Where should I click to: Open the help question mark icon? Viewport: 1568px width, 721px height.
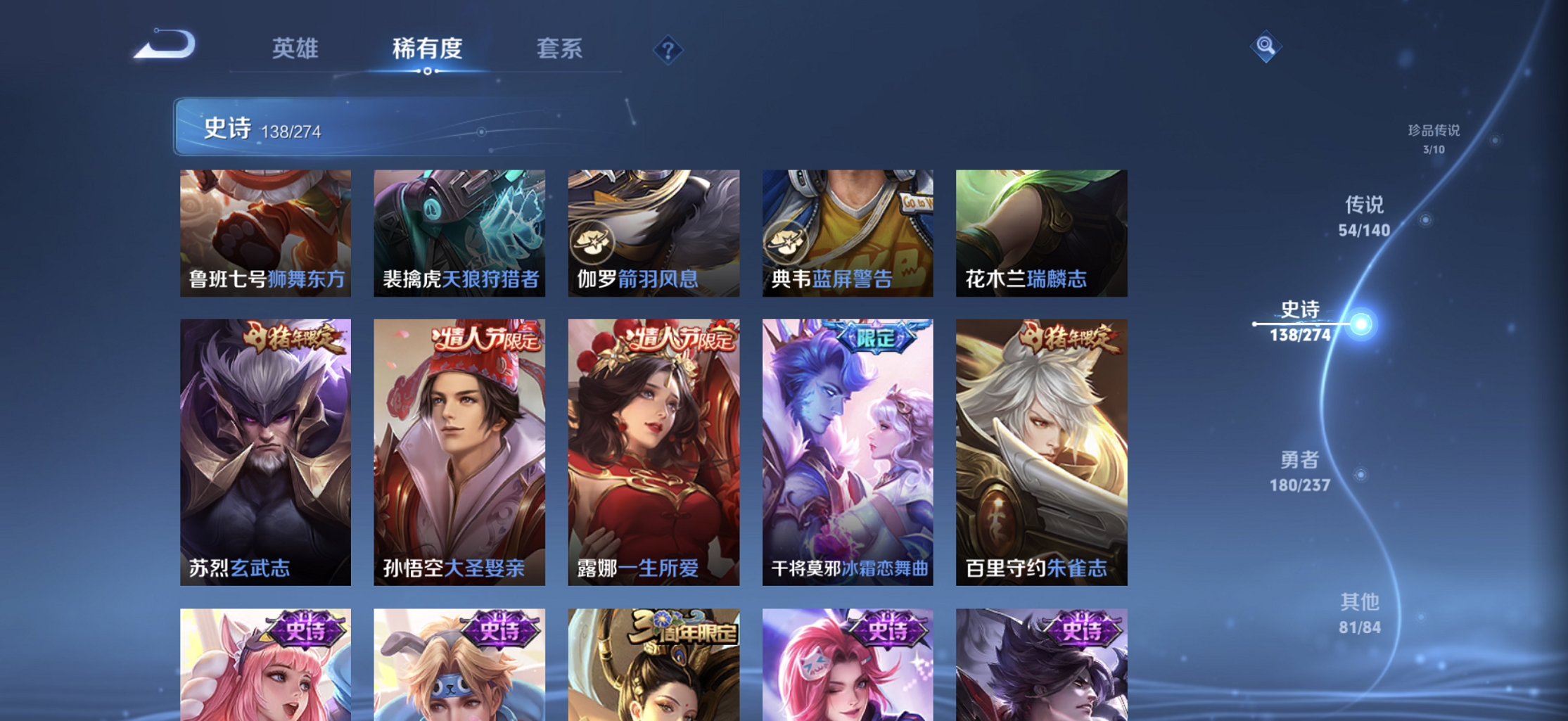tap(667, 51)
